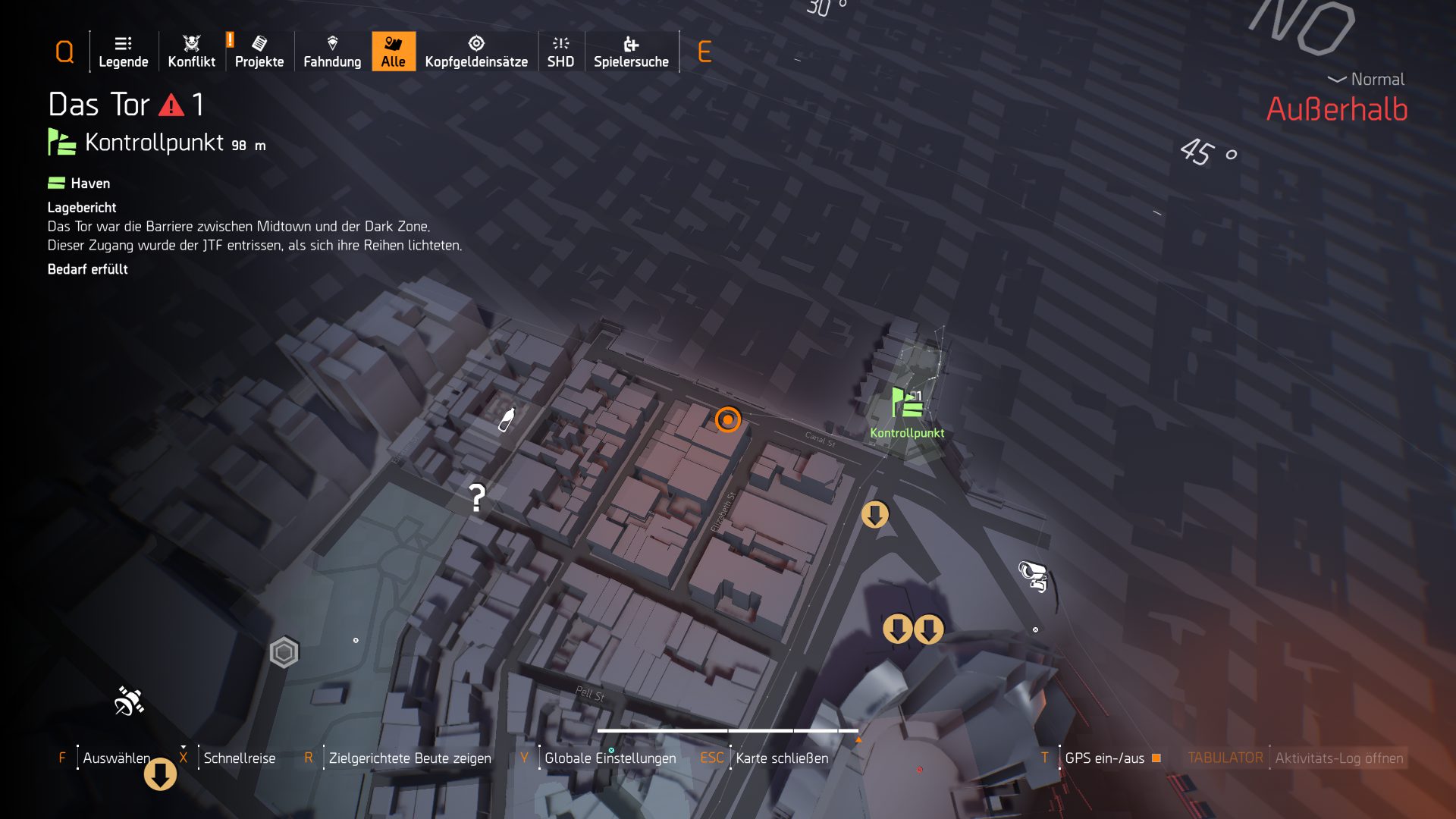The height and width of the screenshot is (819, 1456).
Task: Click Schnellreise to fast travel
Action: [x=239, y=758]
